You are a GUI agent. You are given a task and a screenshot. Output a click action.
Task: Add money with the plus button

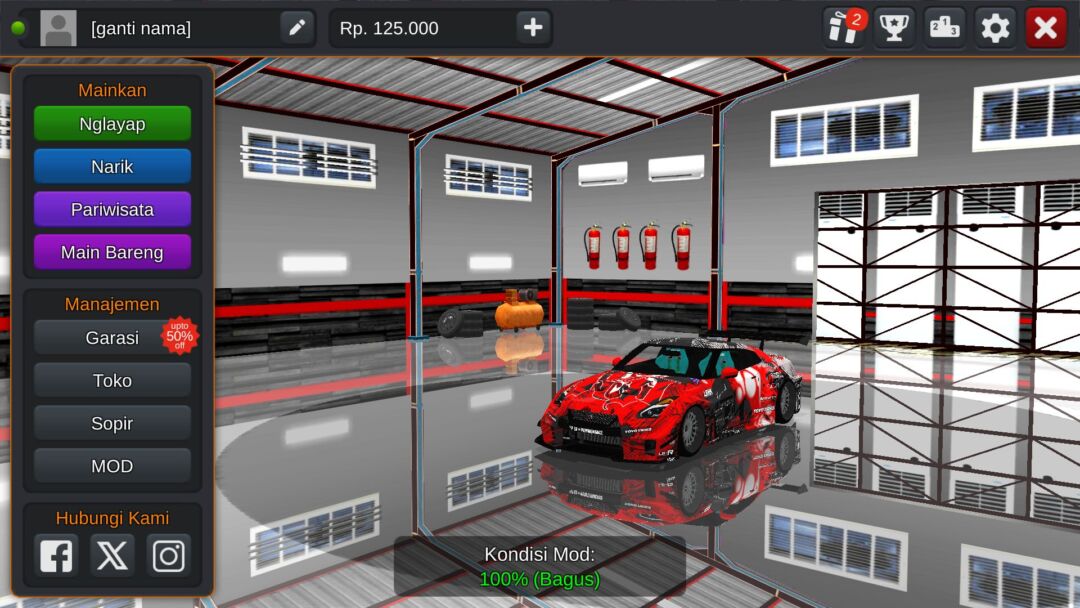click(533, 28)
